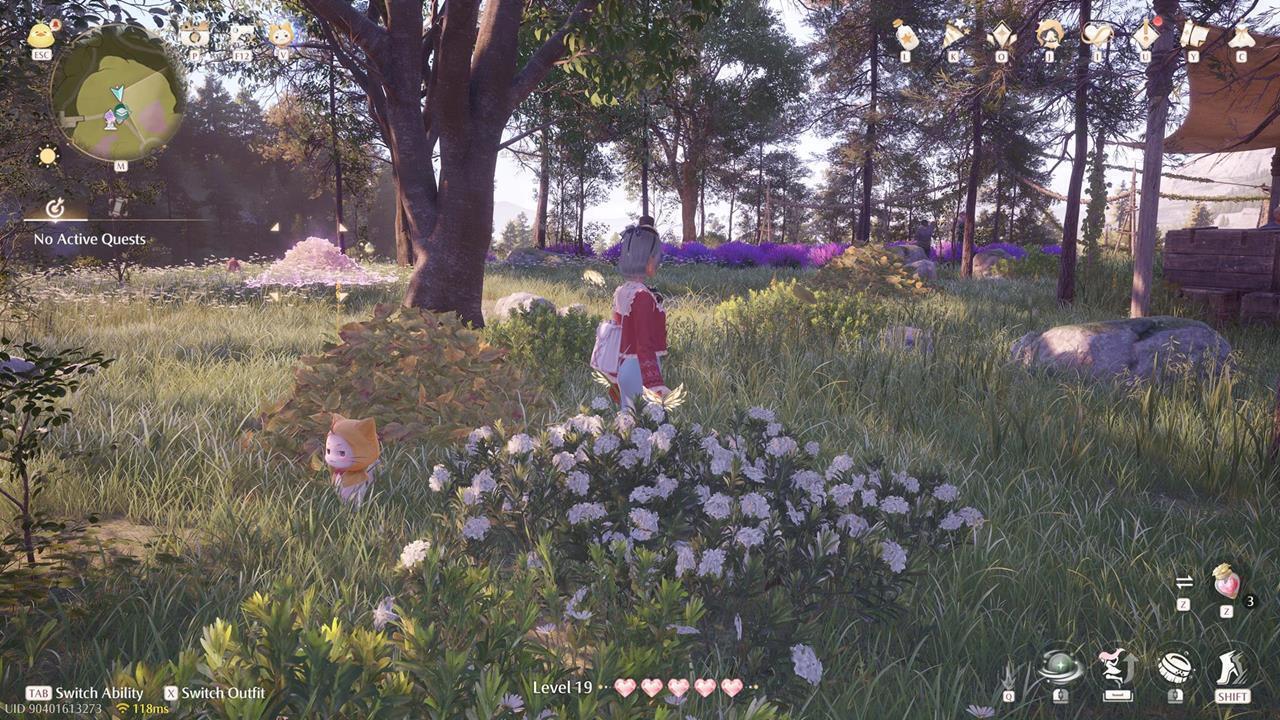Click Momo's cat face icon (V)

pos(283,36)
